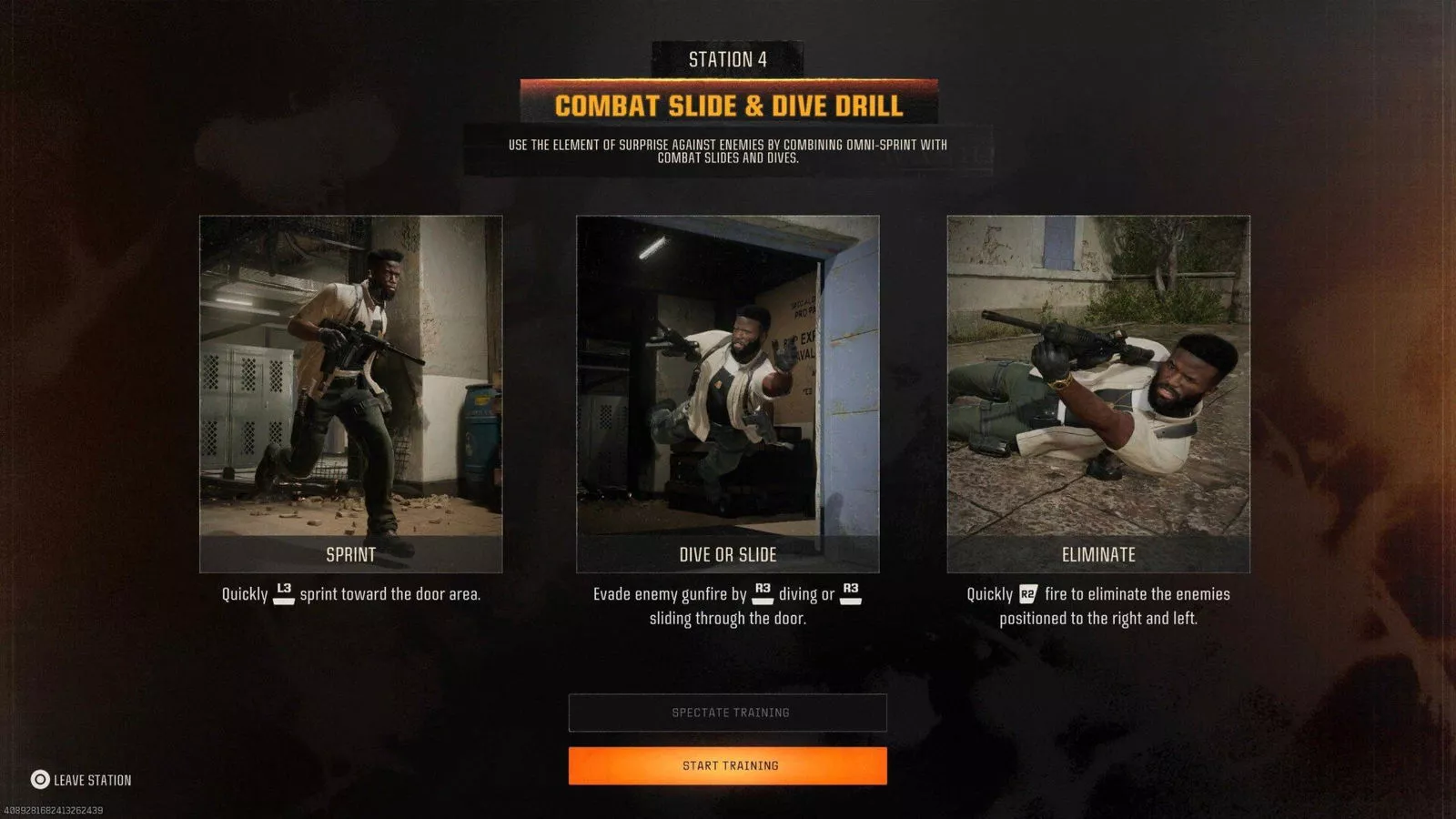Click the Start Training button

[728, 765]
